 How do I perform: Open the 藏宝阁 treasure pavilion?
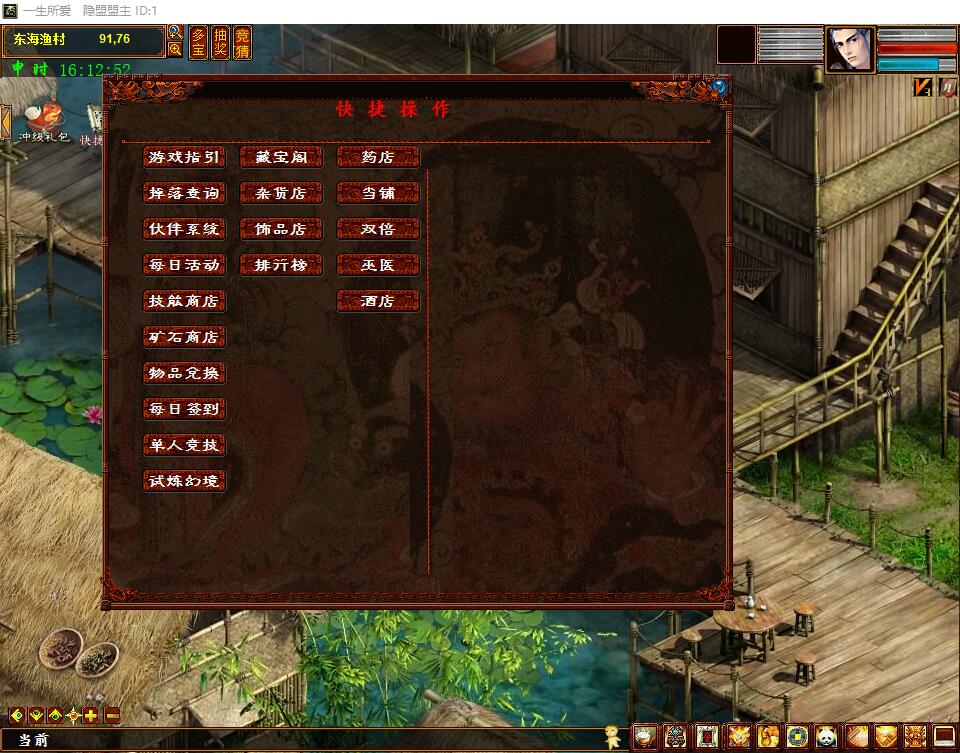281,157
